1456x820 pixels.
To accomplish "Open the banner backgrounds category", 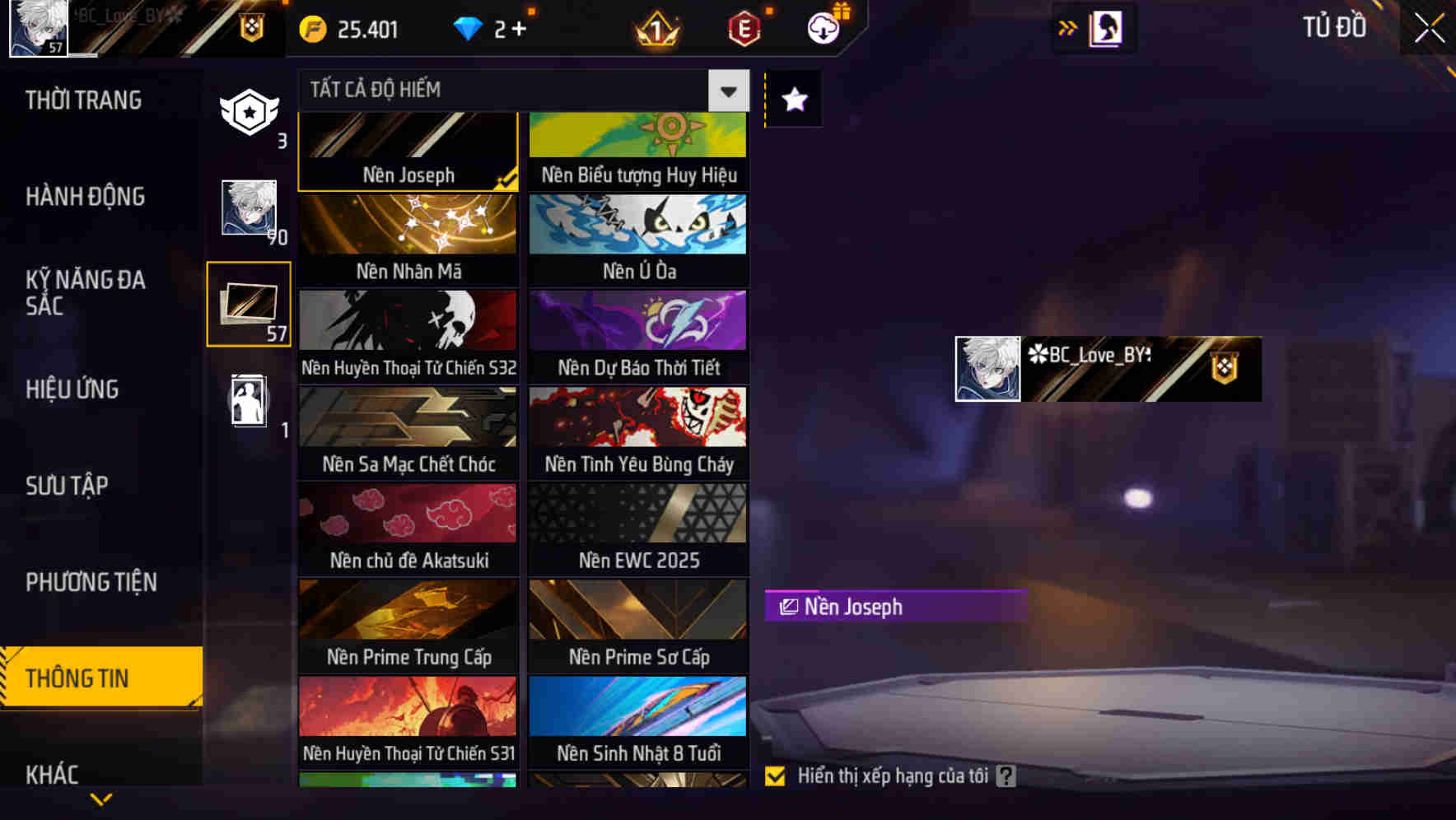I will tap(248, 304).
